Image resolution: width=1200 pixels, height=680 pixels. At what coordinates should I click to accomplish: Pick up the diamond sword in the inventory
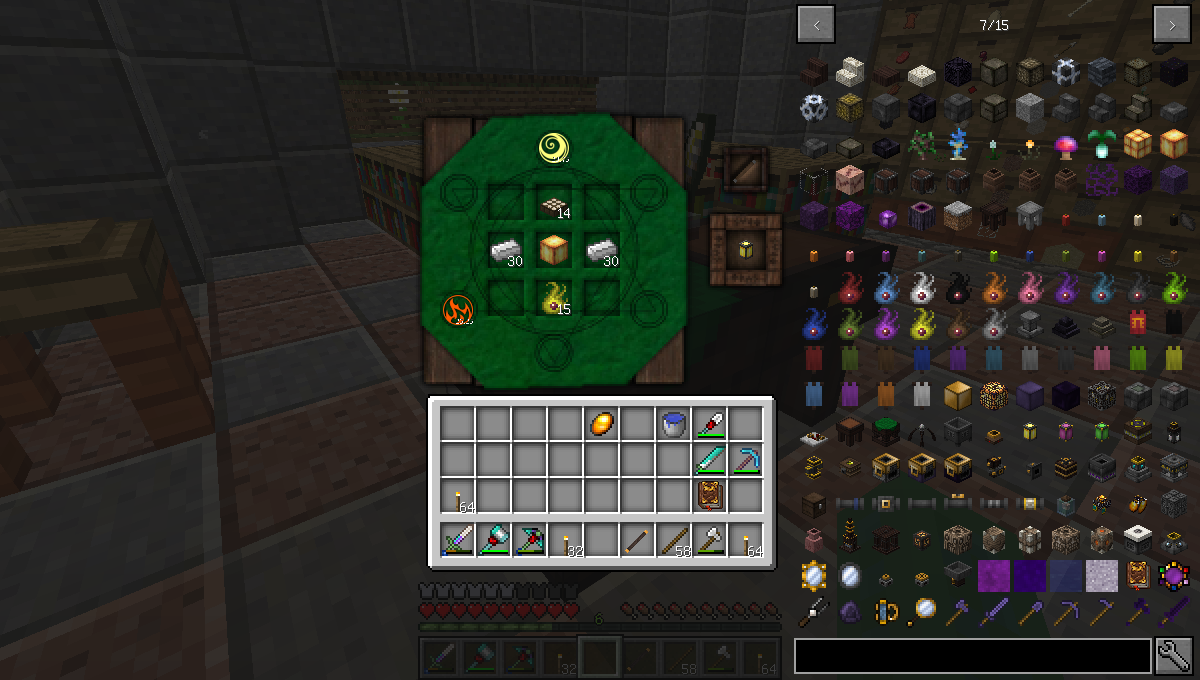710,459
